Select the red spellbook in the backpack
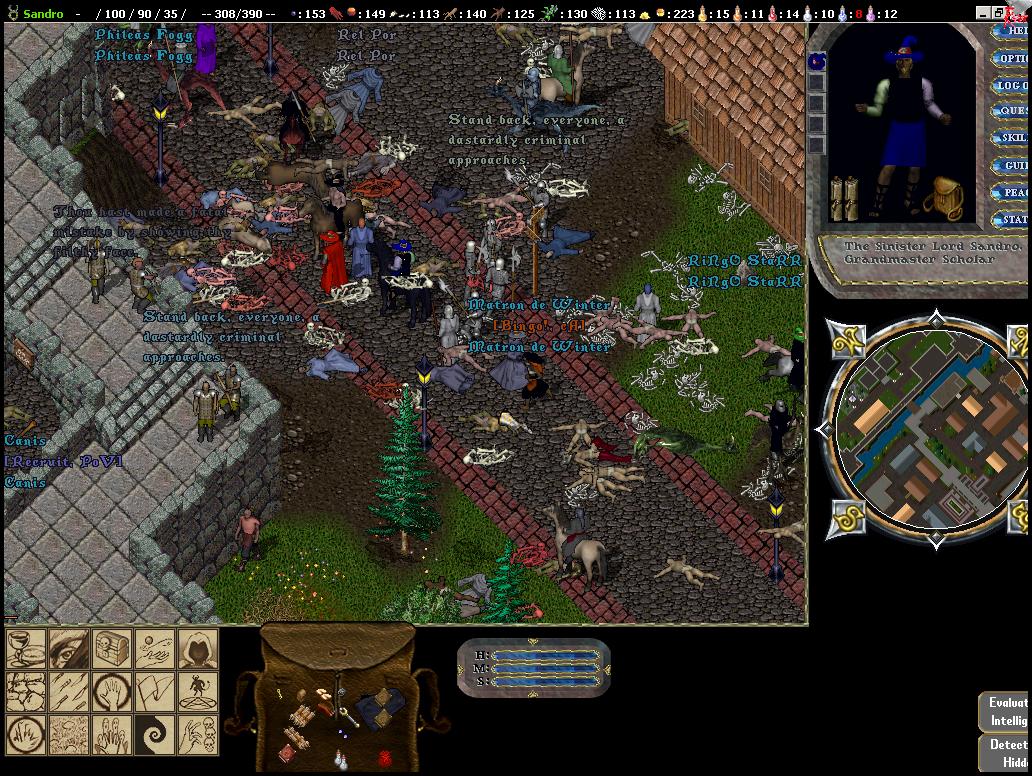The height and width of the screenshot is (776, 1032). point(385,758)
